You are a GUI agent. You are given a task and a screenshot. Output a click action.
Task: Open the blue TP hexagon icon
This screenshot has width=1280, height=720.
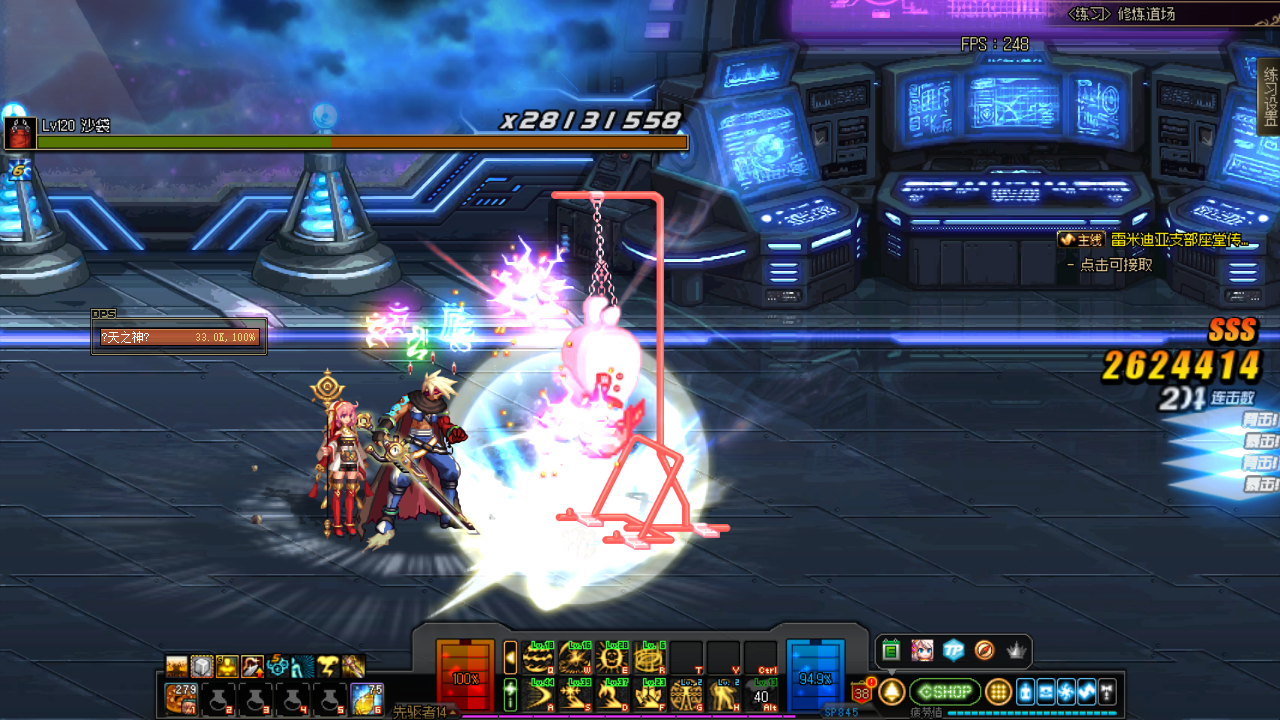953,651
